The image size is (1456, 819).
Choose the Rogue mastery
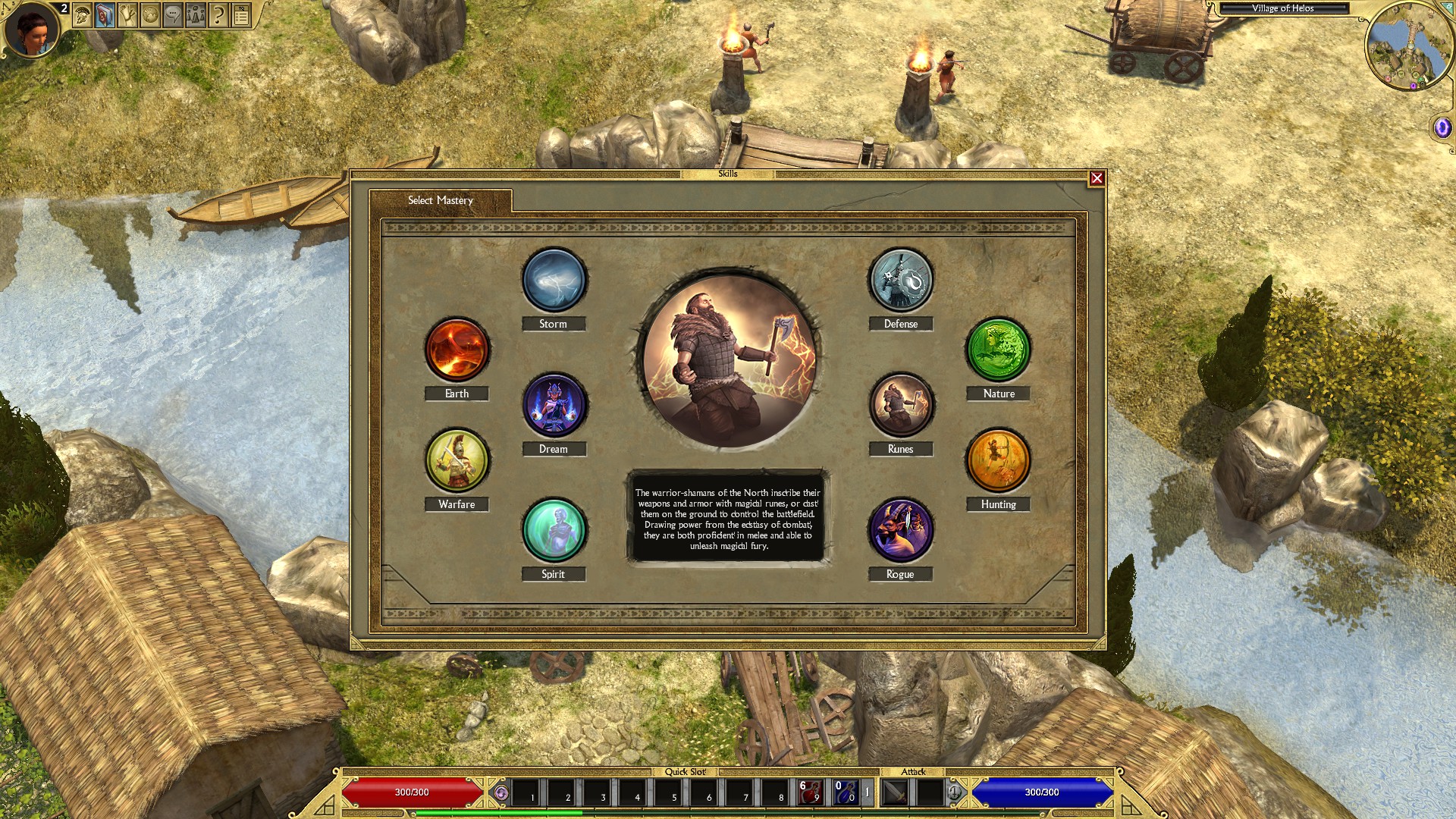click(x=901, y=530)
